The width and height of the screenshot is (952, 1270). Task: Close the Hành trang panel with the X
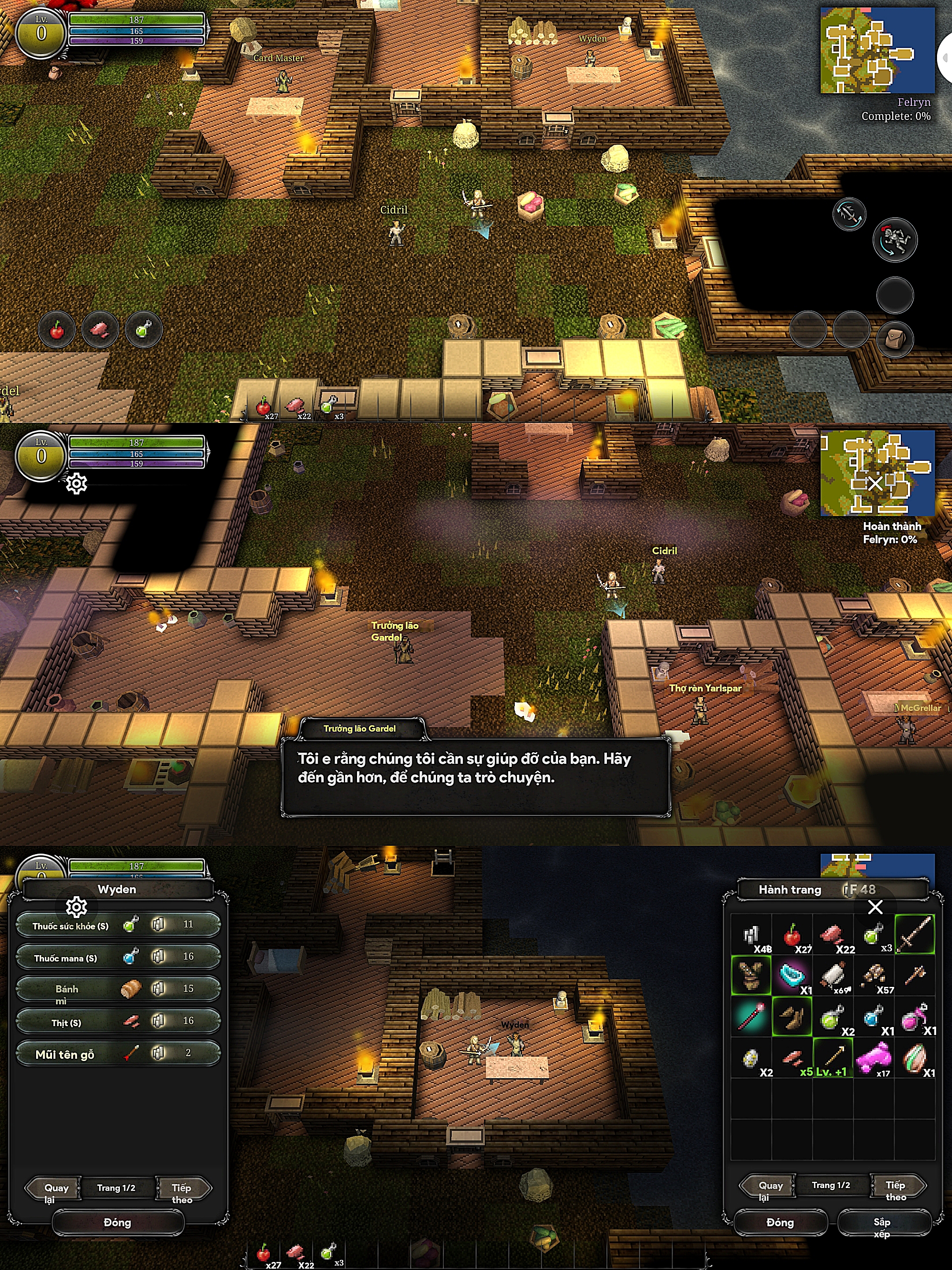pyautogui.click(x=875, y=907)
